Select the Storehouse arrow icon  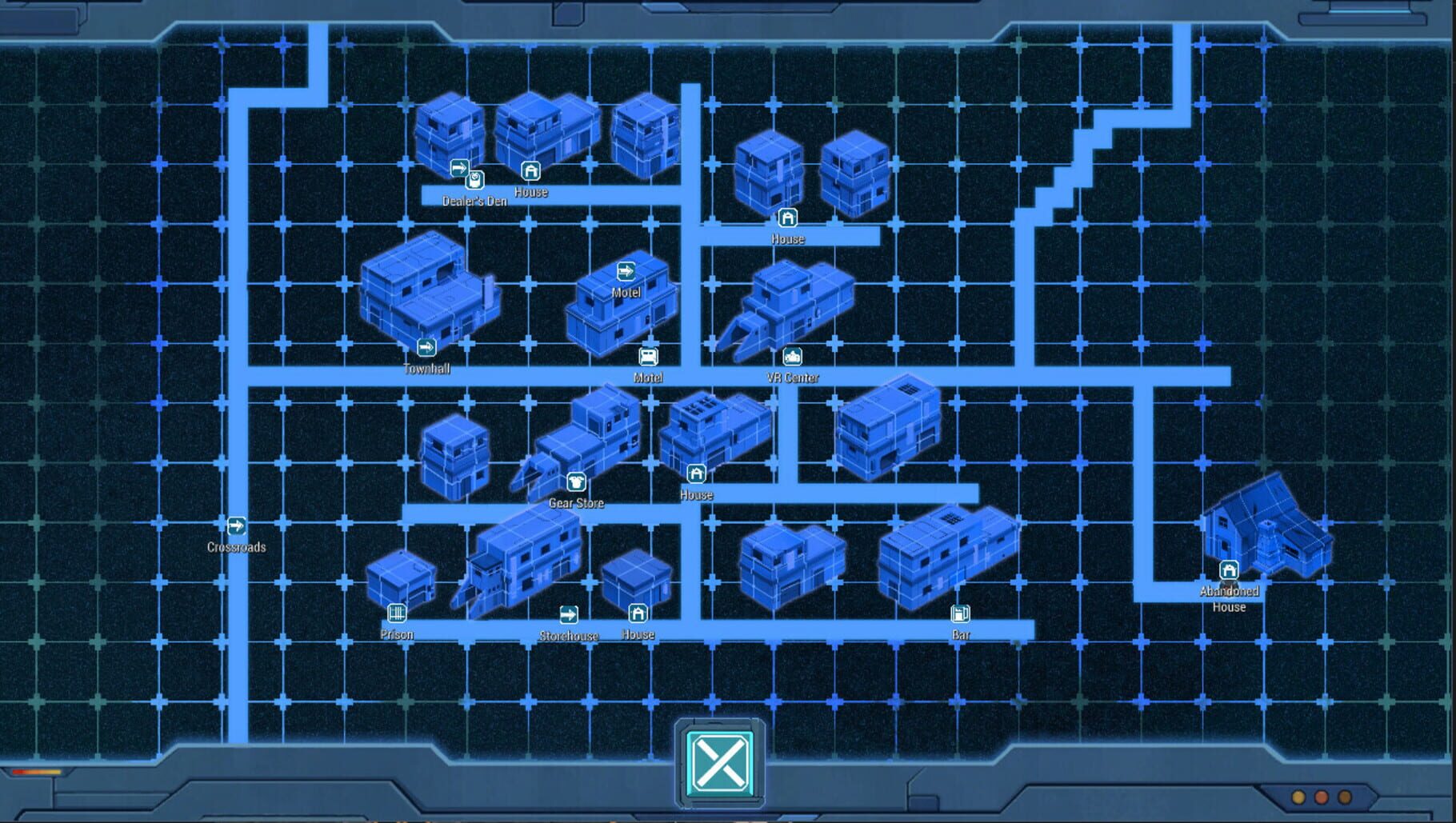click(568, 614)
